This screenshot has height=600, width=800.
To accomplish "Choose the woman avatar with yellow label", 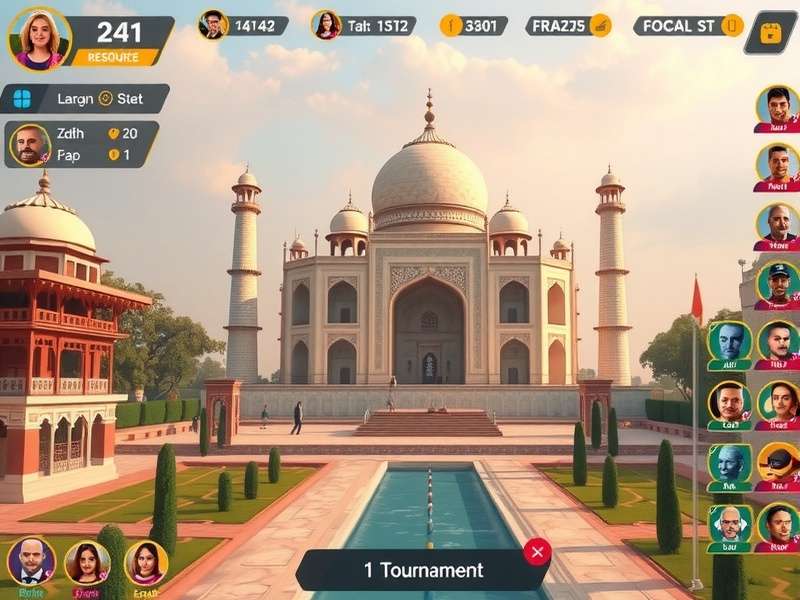I will click(x=146, y=565).
